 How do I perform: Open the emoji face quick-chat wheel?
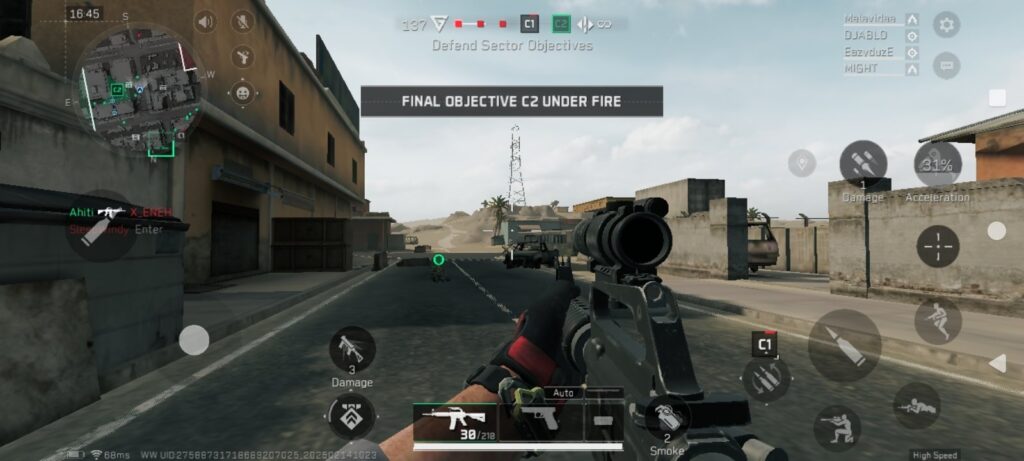242,93
